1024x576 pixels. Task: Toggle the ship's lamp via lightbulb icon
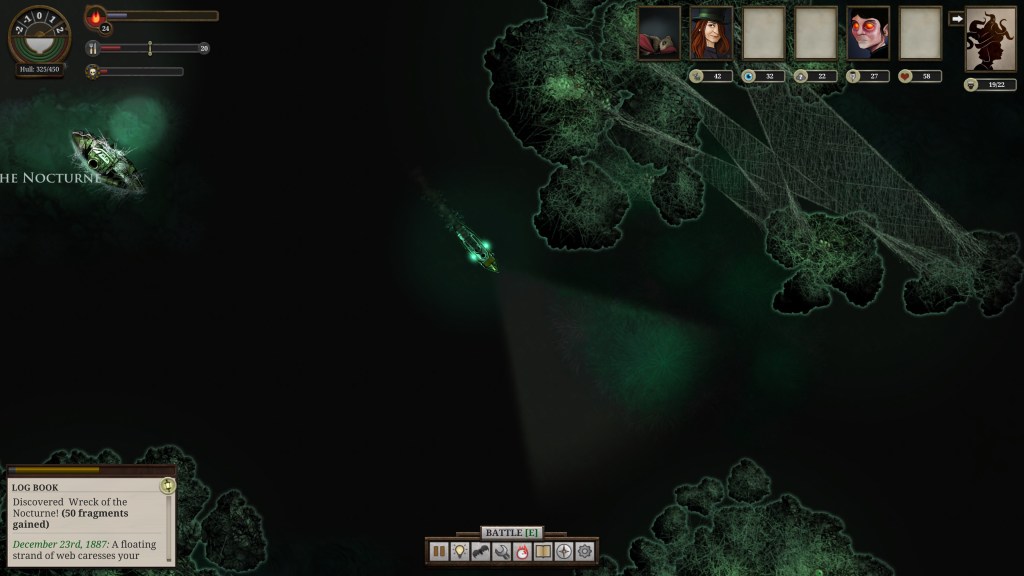click(460, 551)
